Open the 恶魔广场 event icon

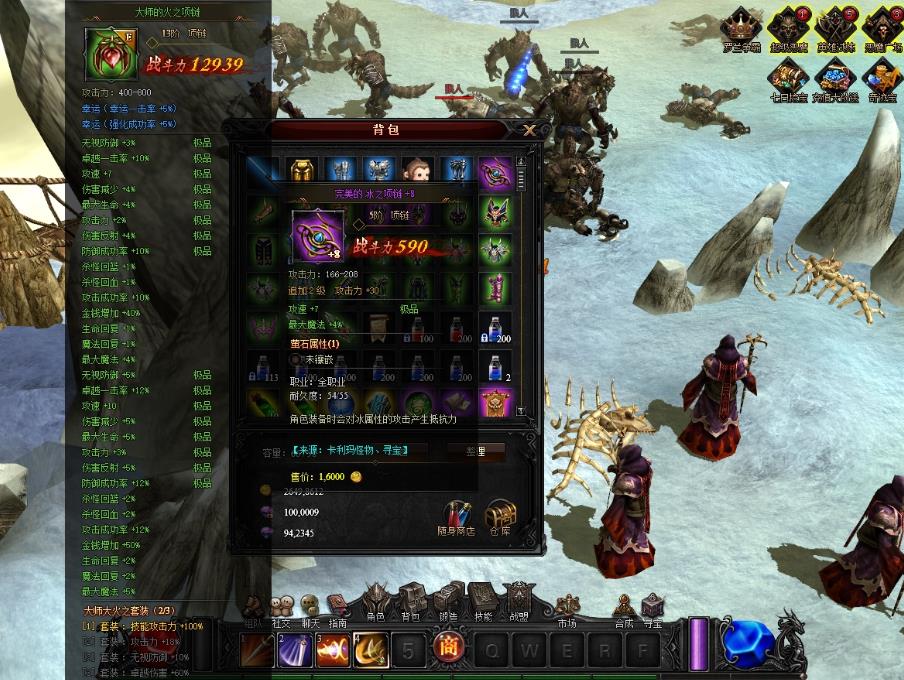coord(883,27)
